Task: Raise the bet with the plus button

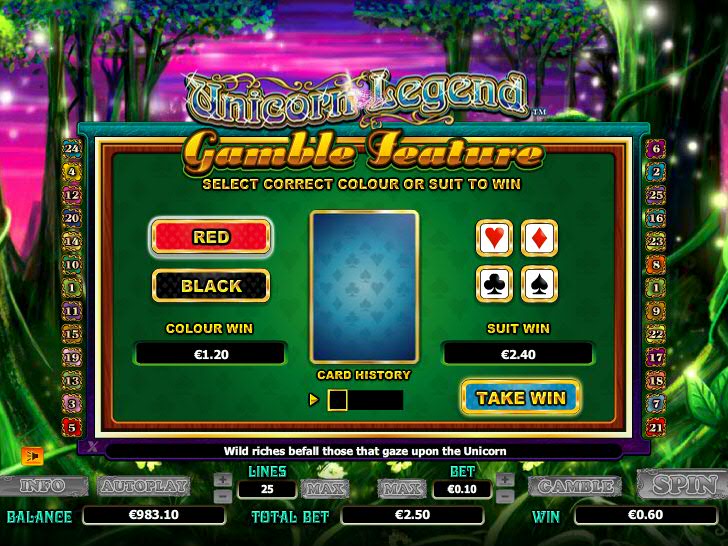Action: click(x=505, y=479)
